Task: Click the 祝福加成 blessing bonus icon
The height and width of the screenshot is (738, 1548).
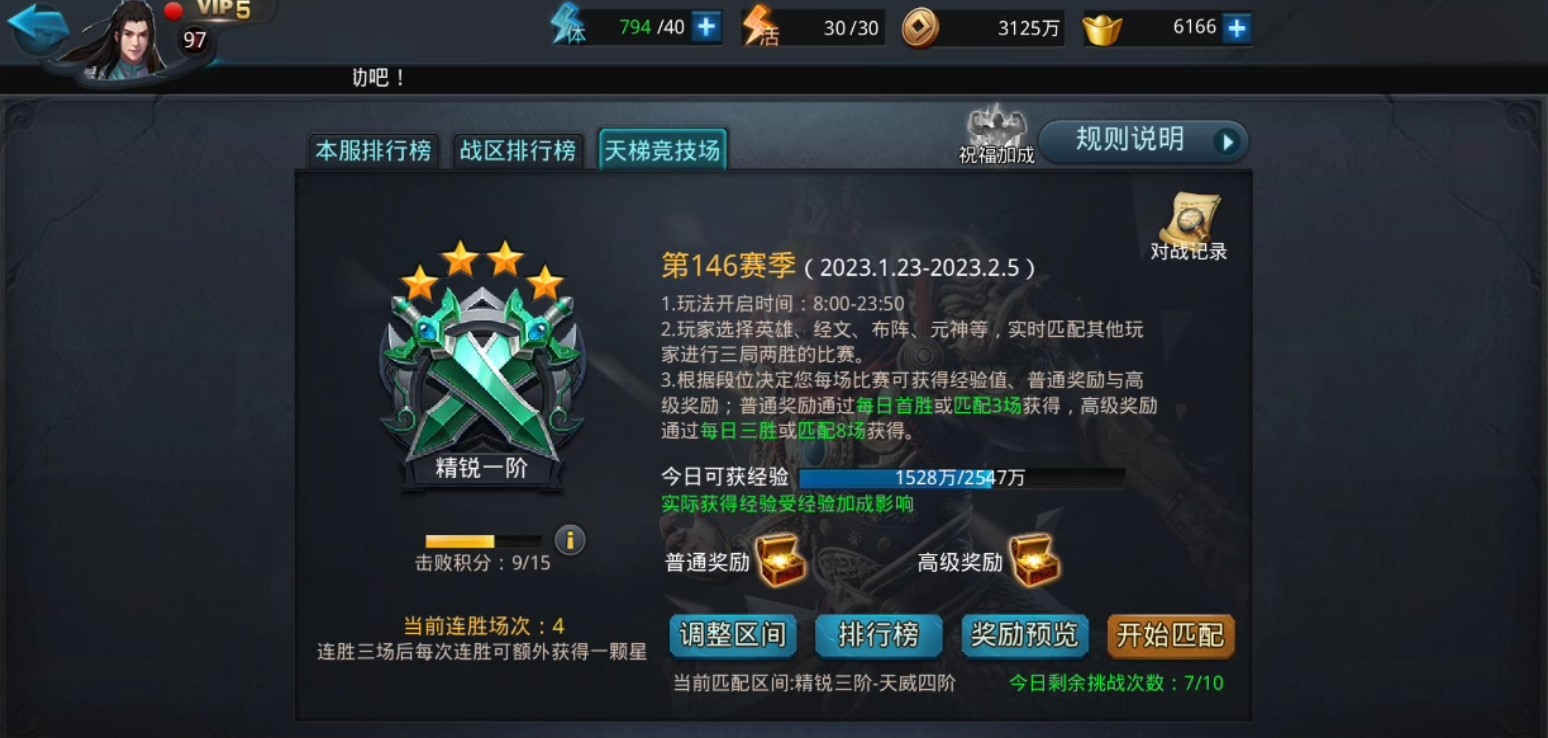Action: pos(994,125)
